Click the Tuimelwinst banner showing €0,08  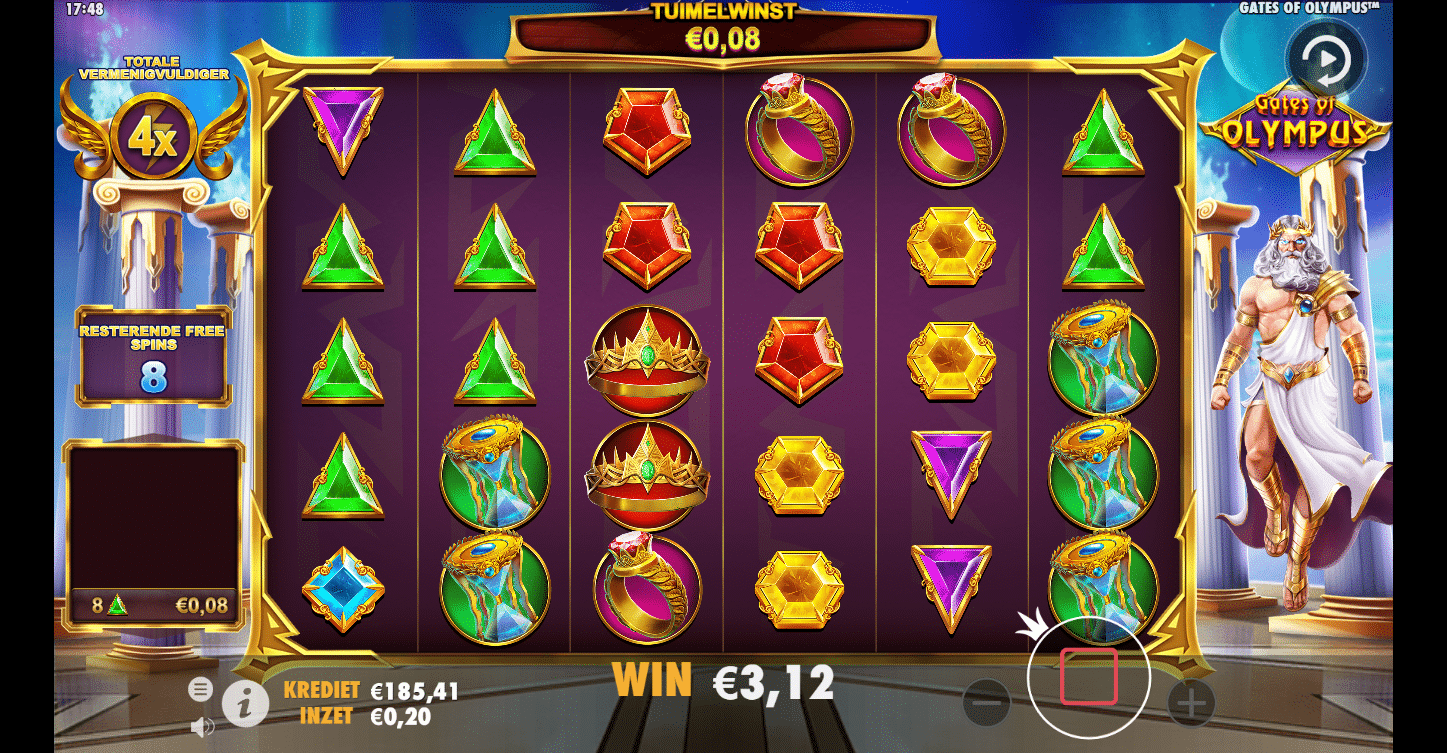tap(722, 31)
